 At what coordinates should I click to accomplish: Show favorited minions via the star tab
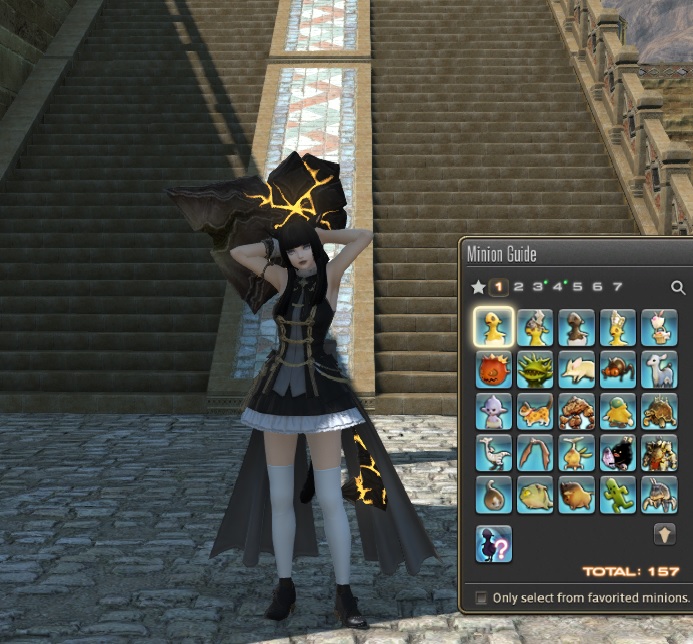[478, 288]
